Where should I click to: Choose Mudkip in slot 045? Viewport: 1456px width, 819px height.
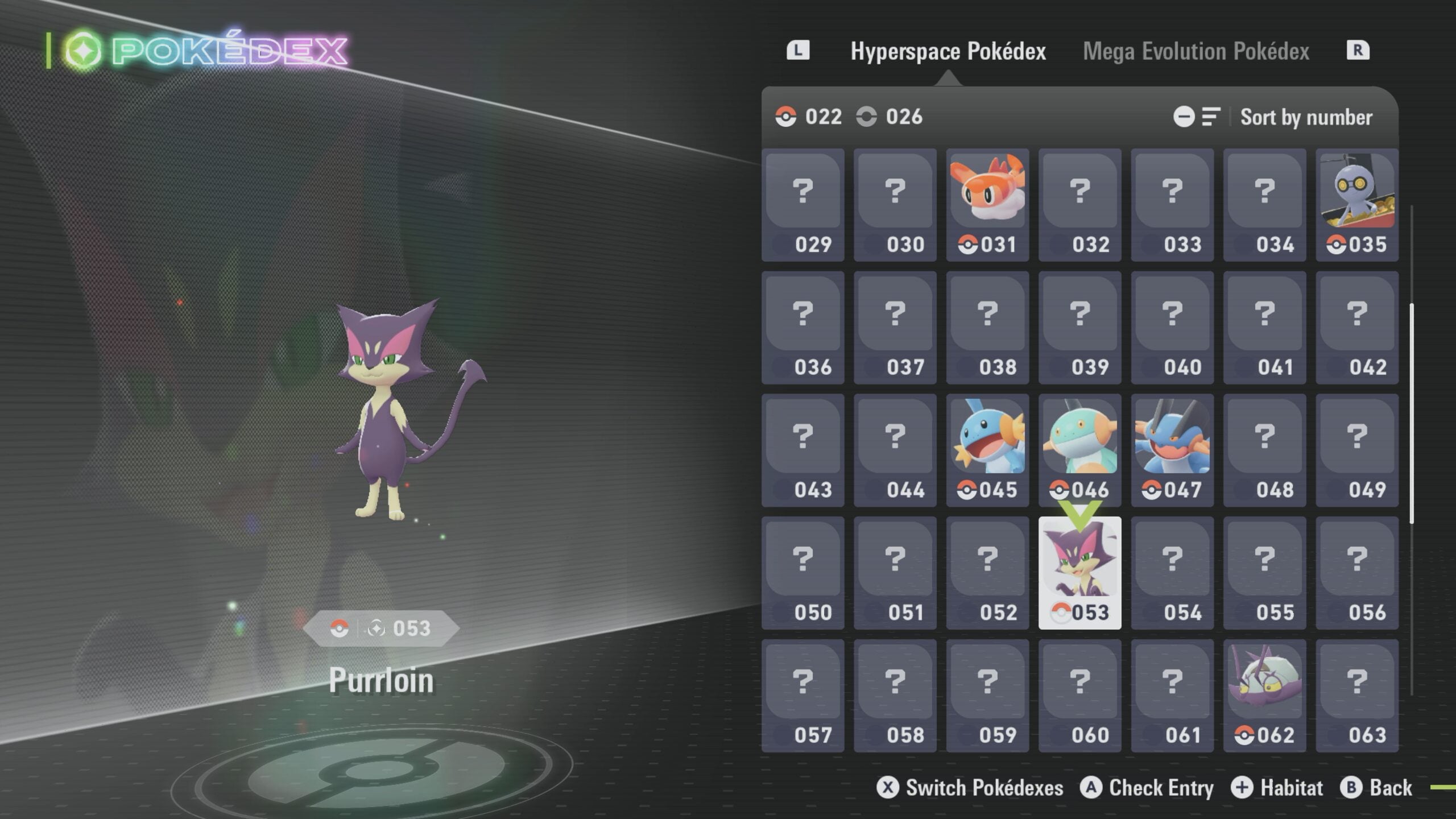tap(987, 450)
